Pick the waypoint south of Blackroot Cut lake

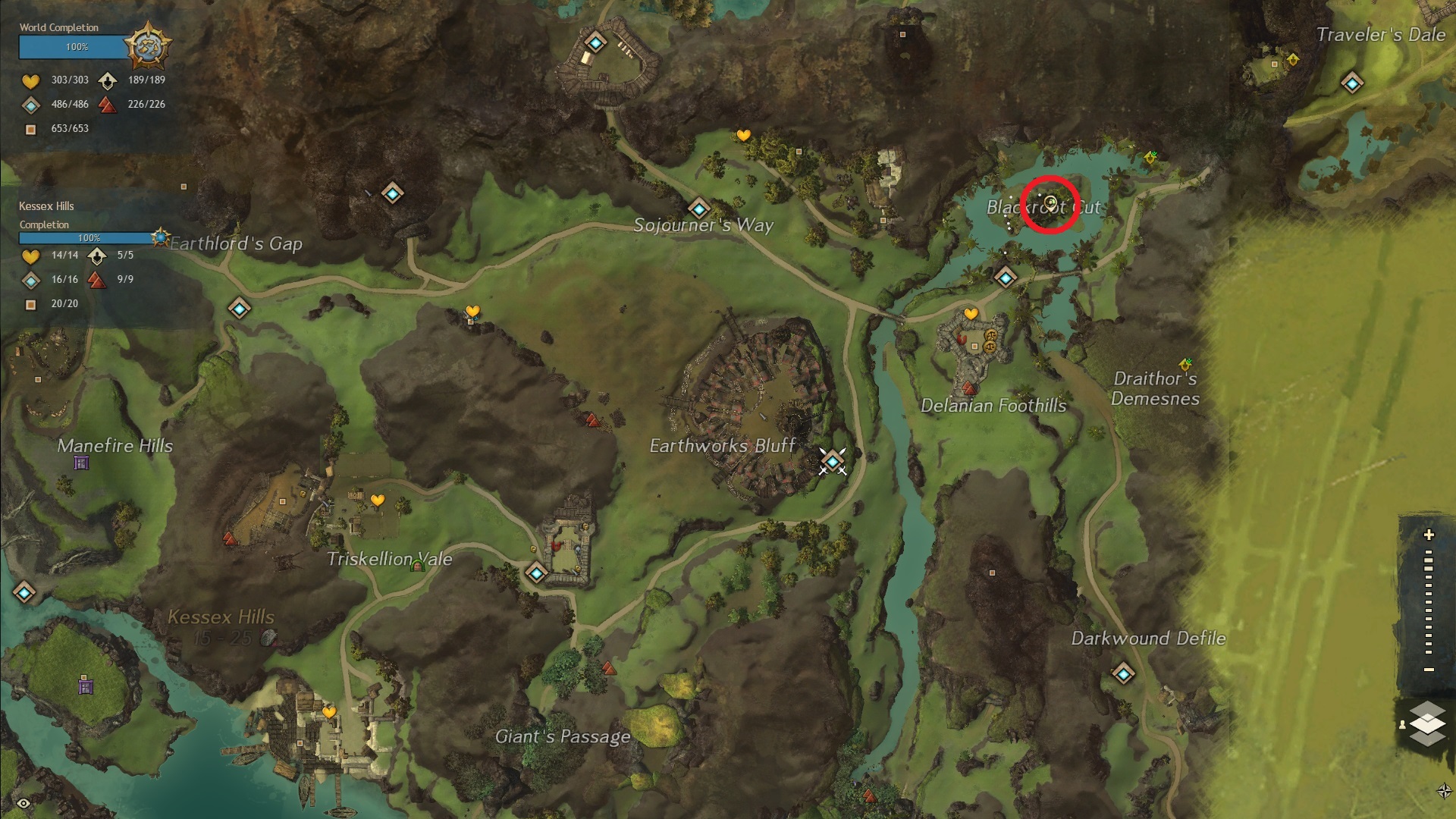click(x=1006, y=278)
